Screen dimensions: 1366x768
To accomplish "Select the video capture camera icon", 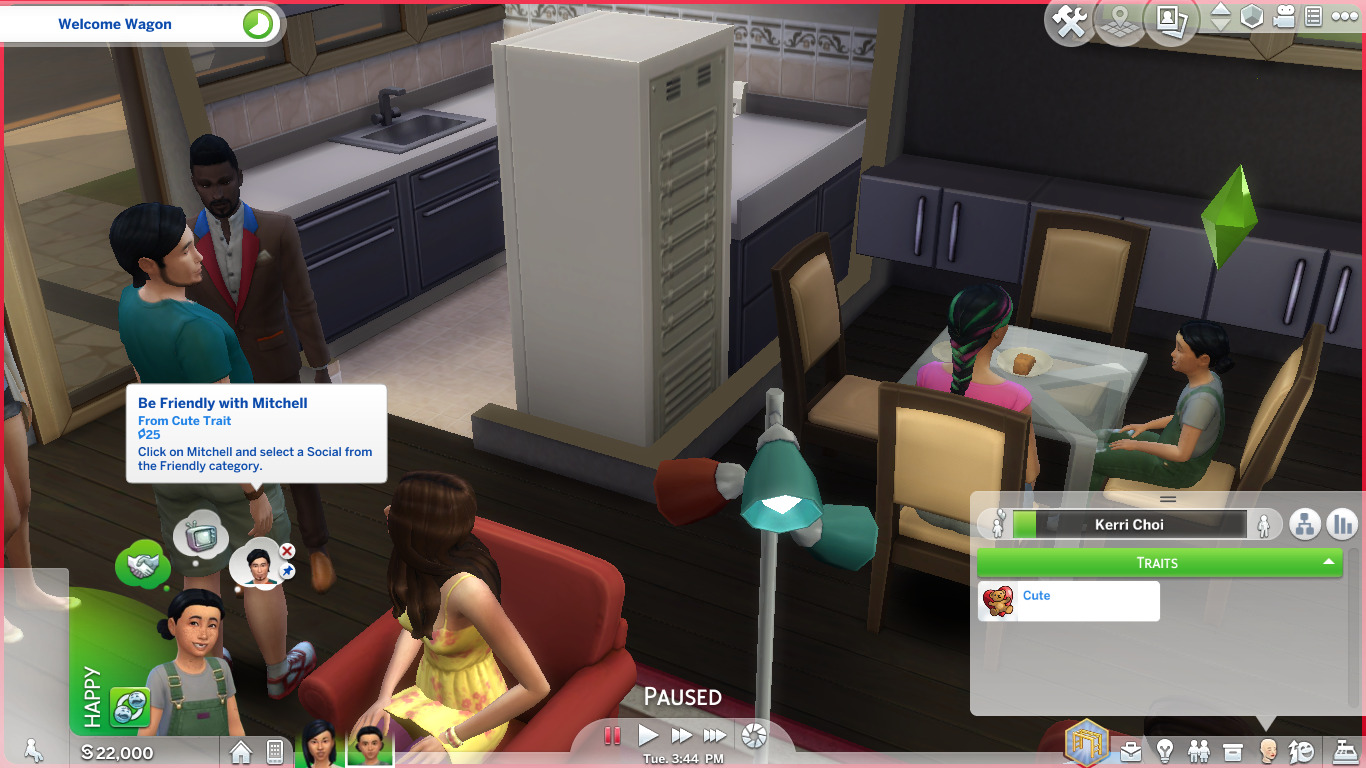I will [1284, 16].
